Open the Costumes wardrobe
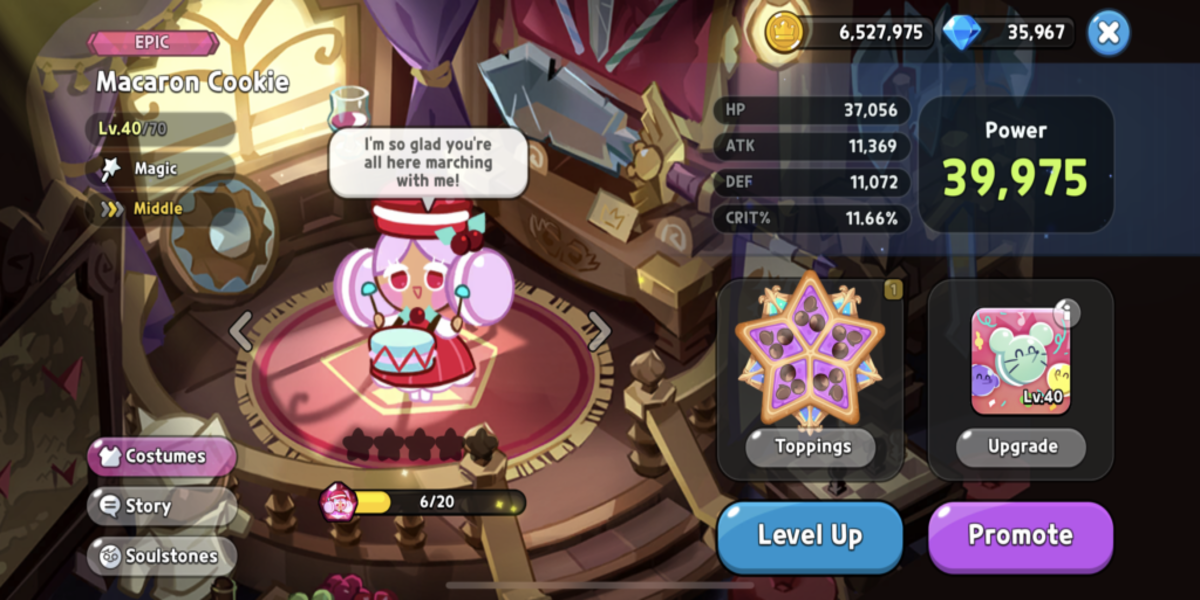Screen dimensions: 1200x600 pos(163,456)
